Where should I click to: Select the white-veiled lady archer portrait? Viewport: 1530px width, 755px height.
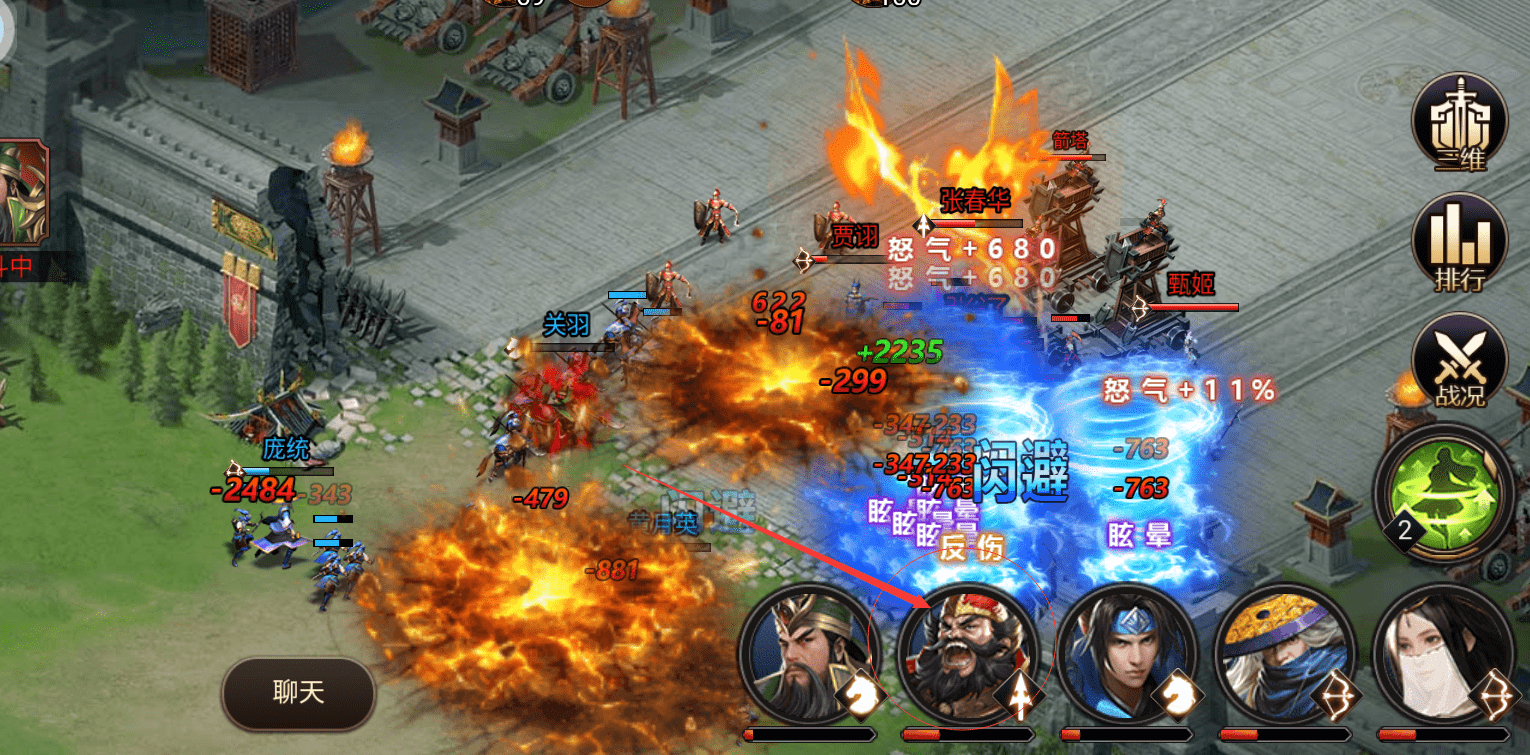pyautogui.click(x=1442, y=653)
